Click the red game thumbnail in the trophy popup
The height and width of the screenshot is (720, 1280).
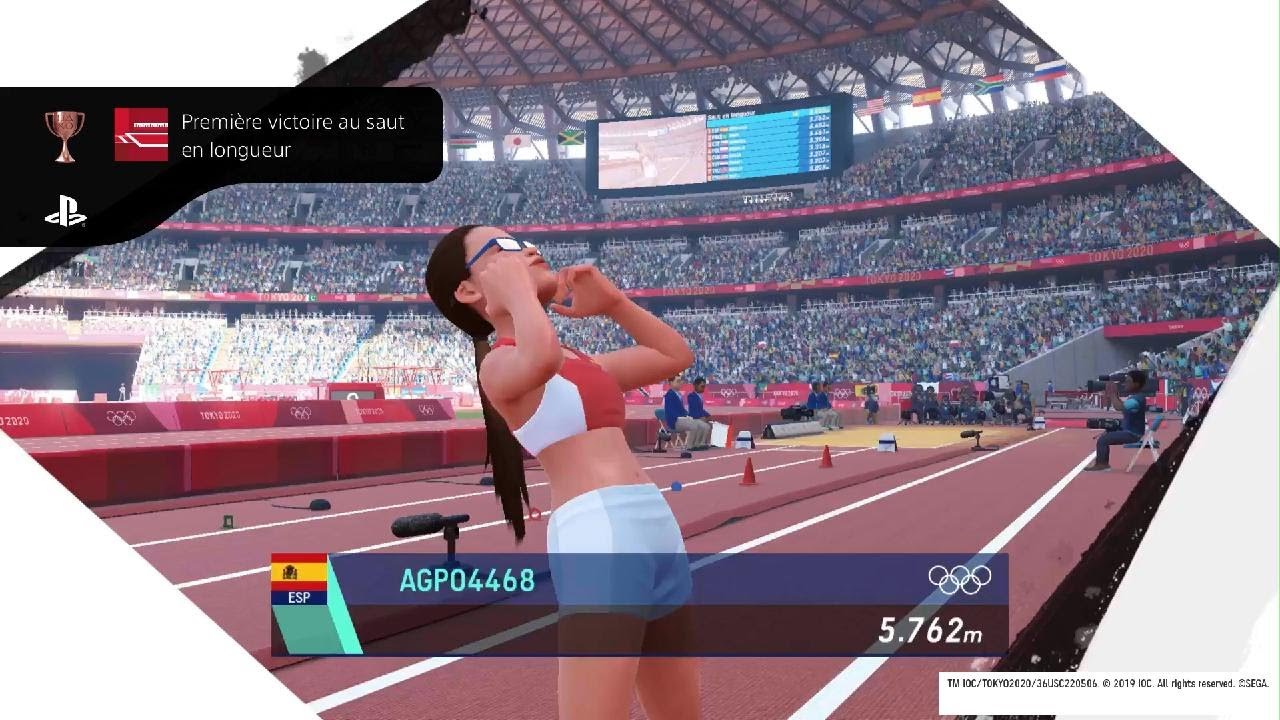[x=141, y=135]
